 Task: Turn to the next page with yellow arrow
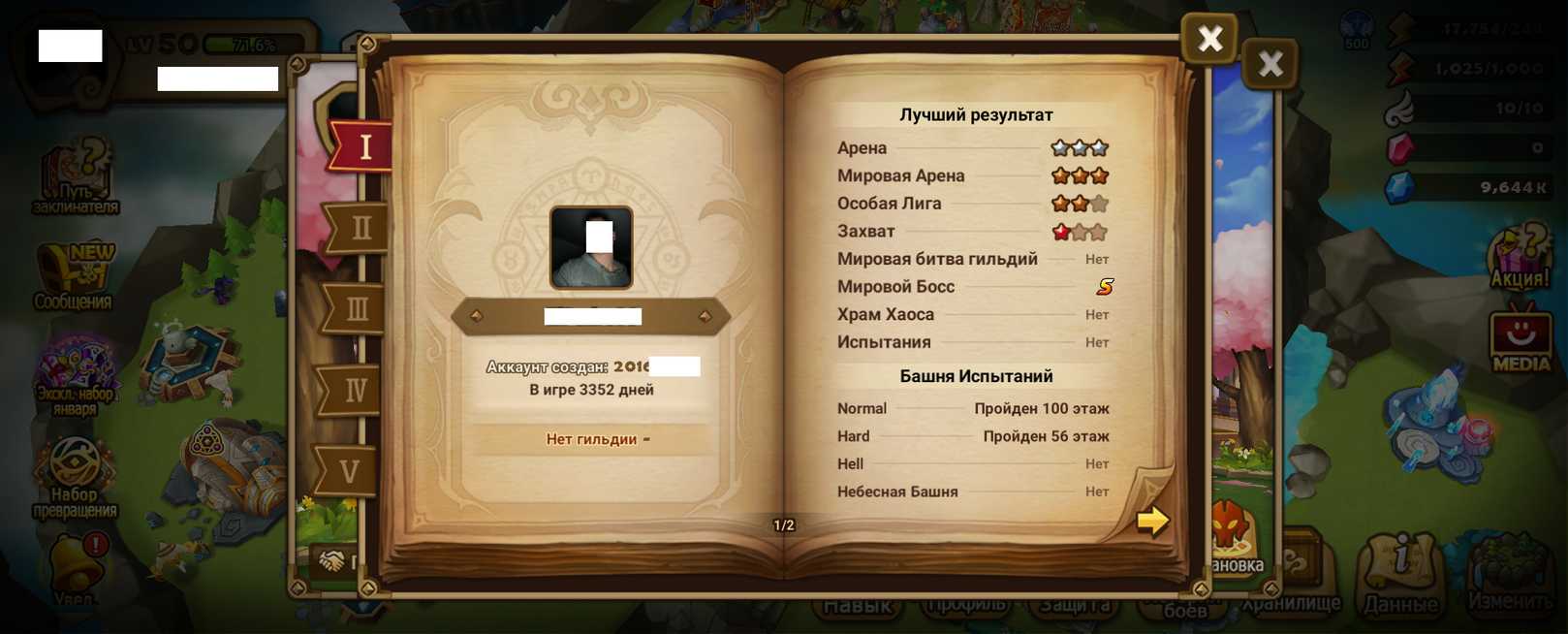point(1151,521)
